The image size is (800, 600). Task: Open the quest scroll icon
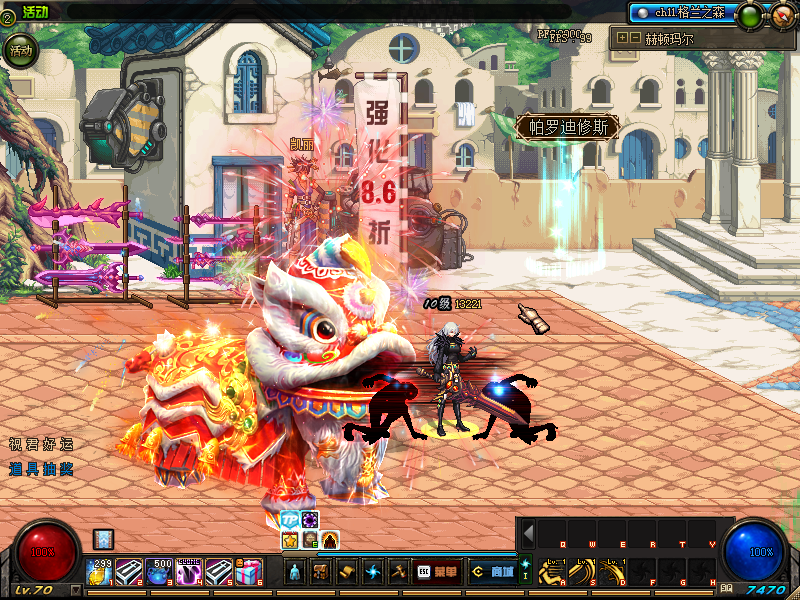click(347, 572)
